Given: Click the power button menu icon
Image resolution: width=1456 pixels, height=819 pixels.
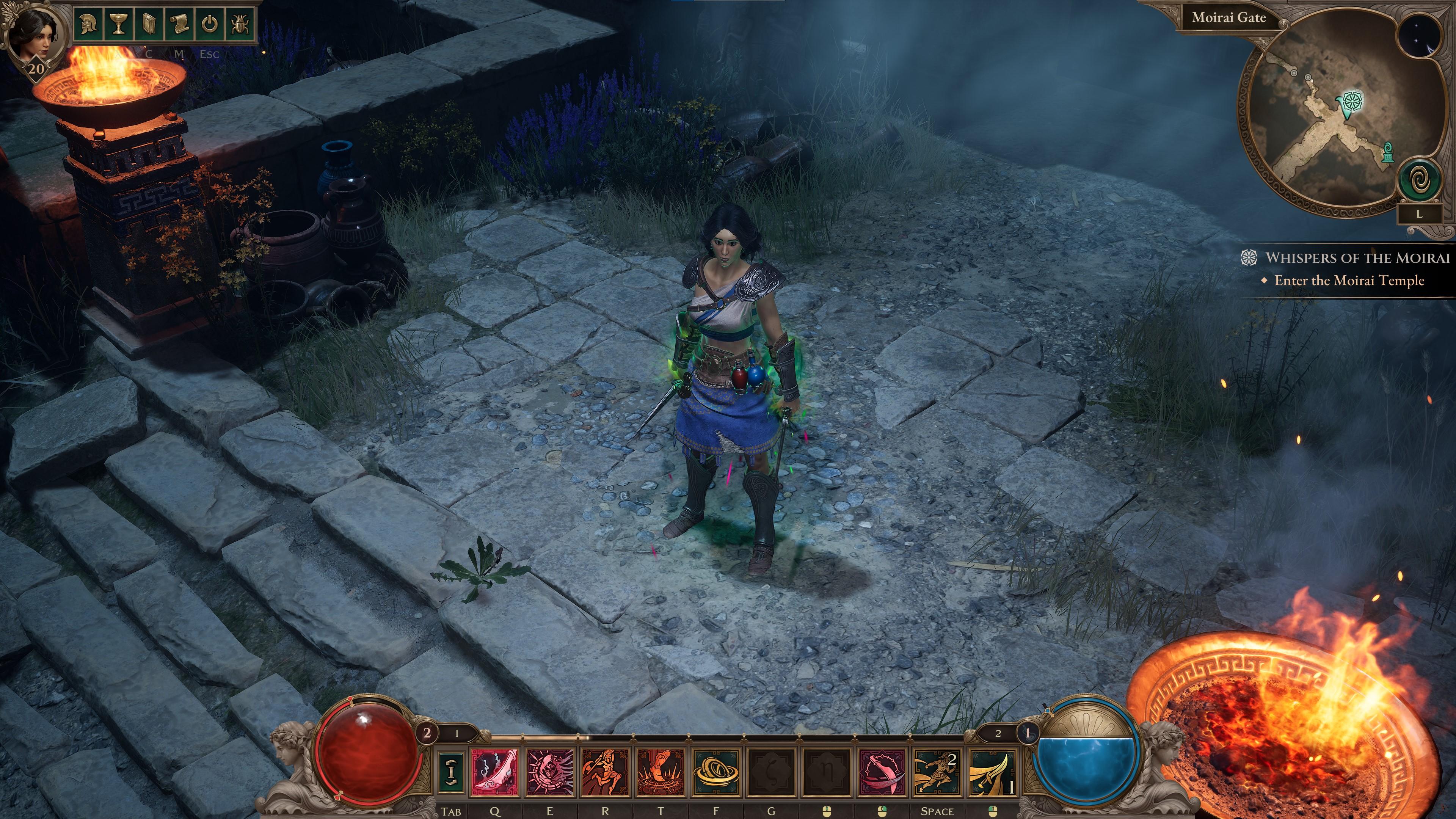Looking at the screenshot, I should (210, 24).
